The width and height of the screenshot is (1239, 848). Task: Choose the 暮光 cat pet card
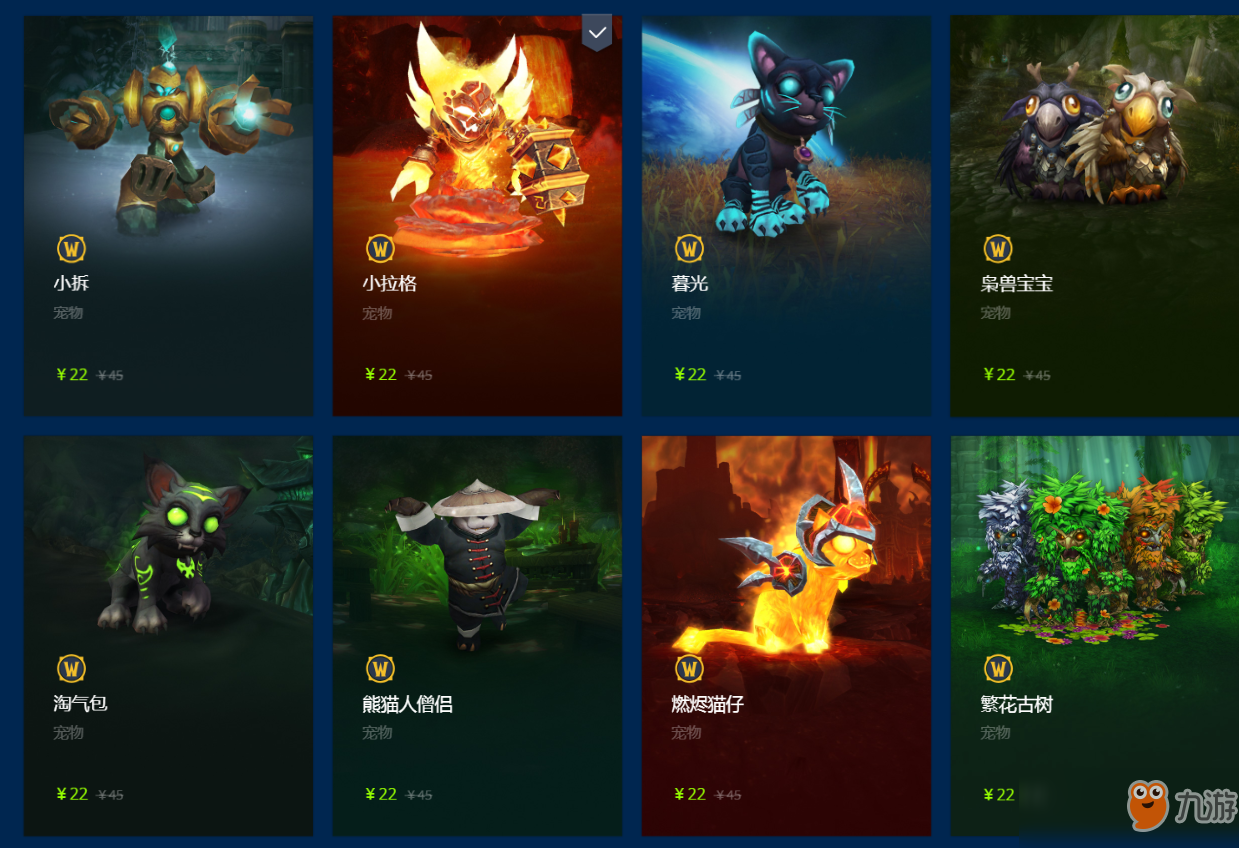[x=786, y=215]
